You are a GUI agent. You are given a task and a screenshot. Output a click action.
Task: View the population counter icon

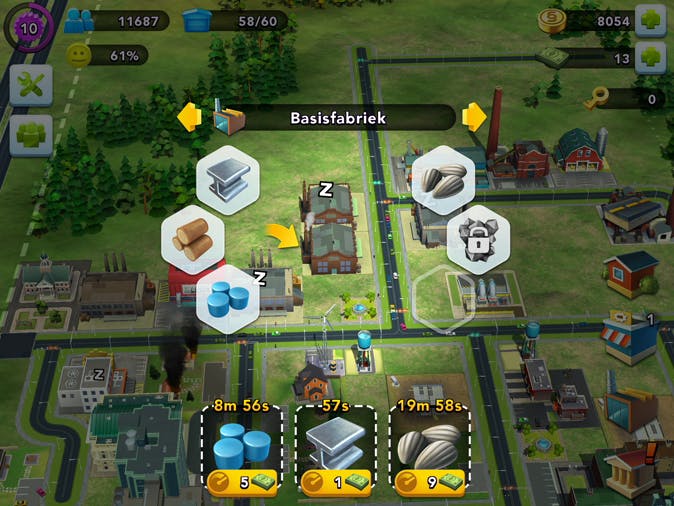point(80,20)
